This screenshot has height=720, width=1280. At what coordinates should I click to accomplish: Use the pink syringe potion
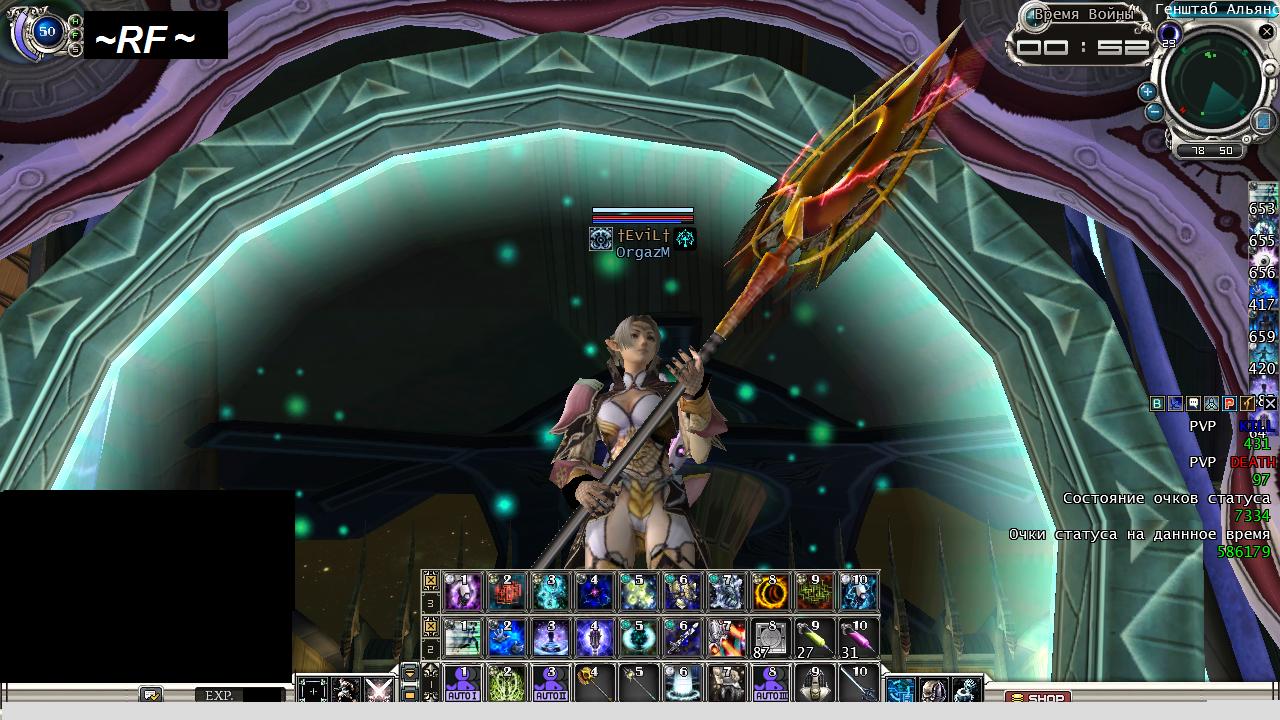click(859, 637)
